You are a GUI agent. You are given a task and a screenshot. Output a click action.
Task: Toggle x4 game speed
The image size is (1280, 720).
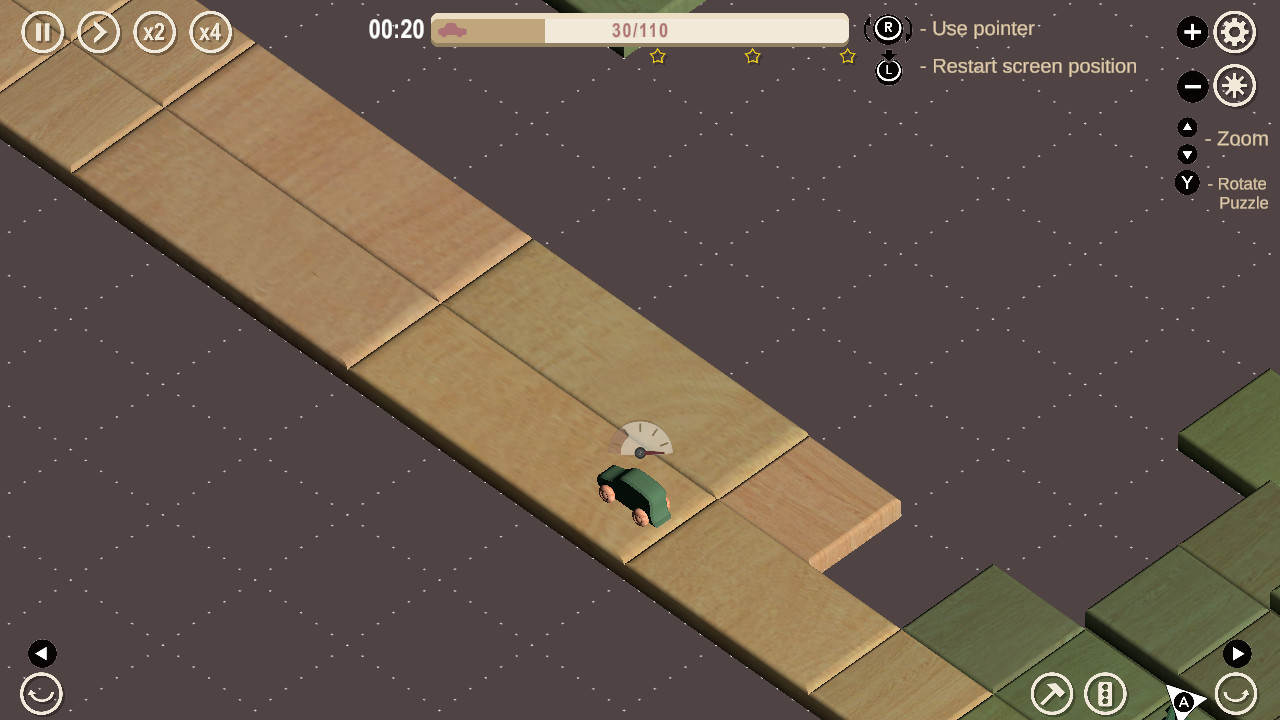(211, 32)
